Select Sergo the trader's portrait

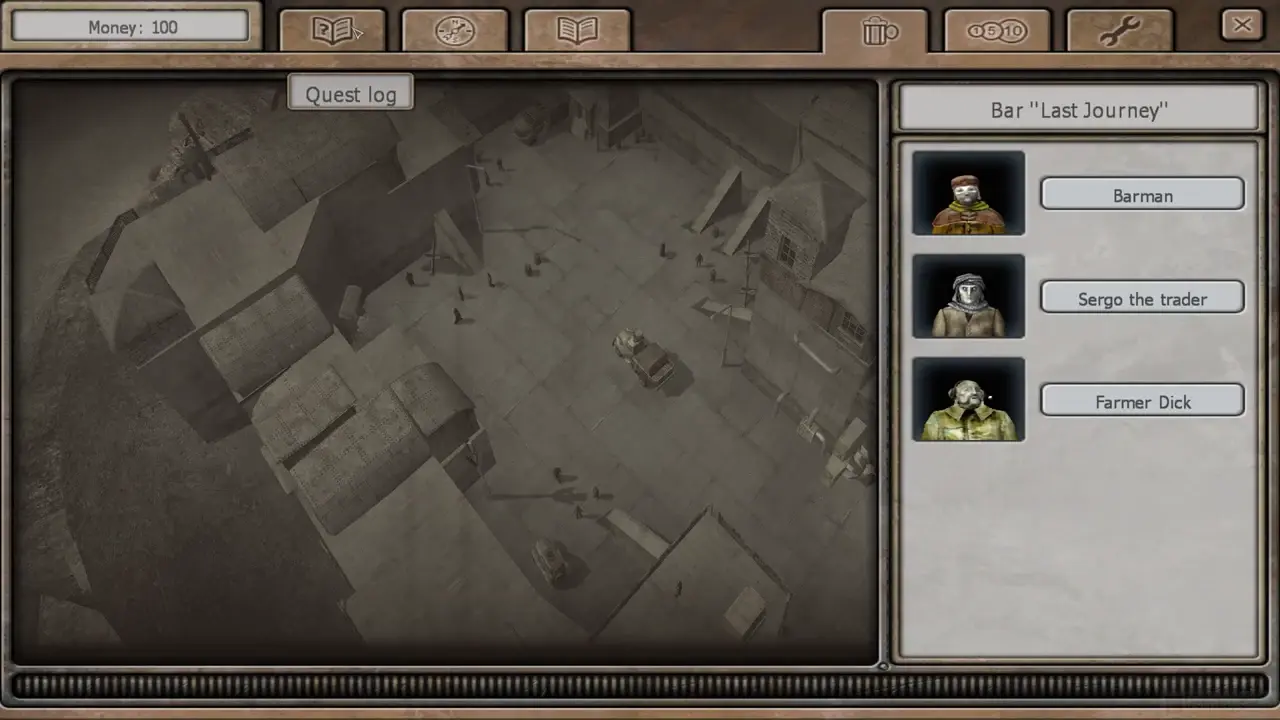[968, 296]
